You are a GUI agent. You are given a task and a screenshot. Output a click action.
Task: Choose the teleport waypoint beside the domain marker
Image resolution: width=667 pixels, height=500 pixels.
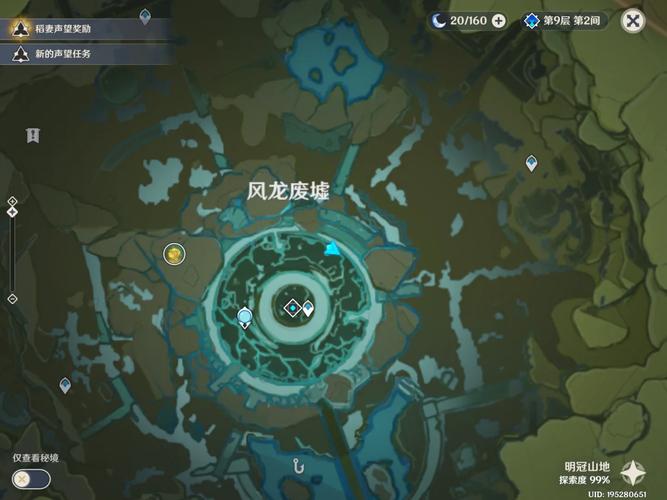click(x=308, y=309)
